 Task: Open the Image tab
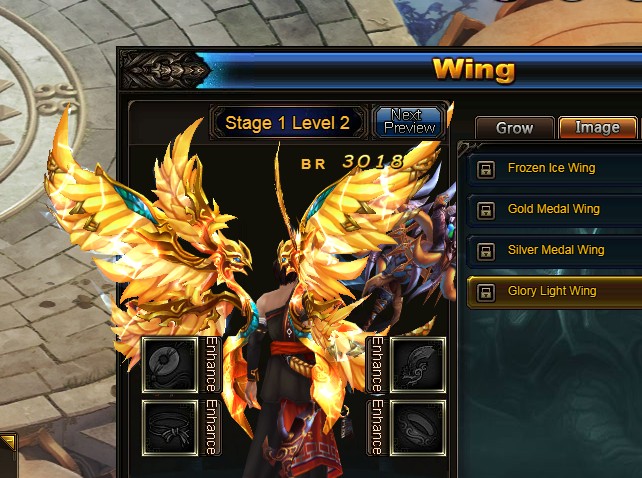[x=597, y=128]
